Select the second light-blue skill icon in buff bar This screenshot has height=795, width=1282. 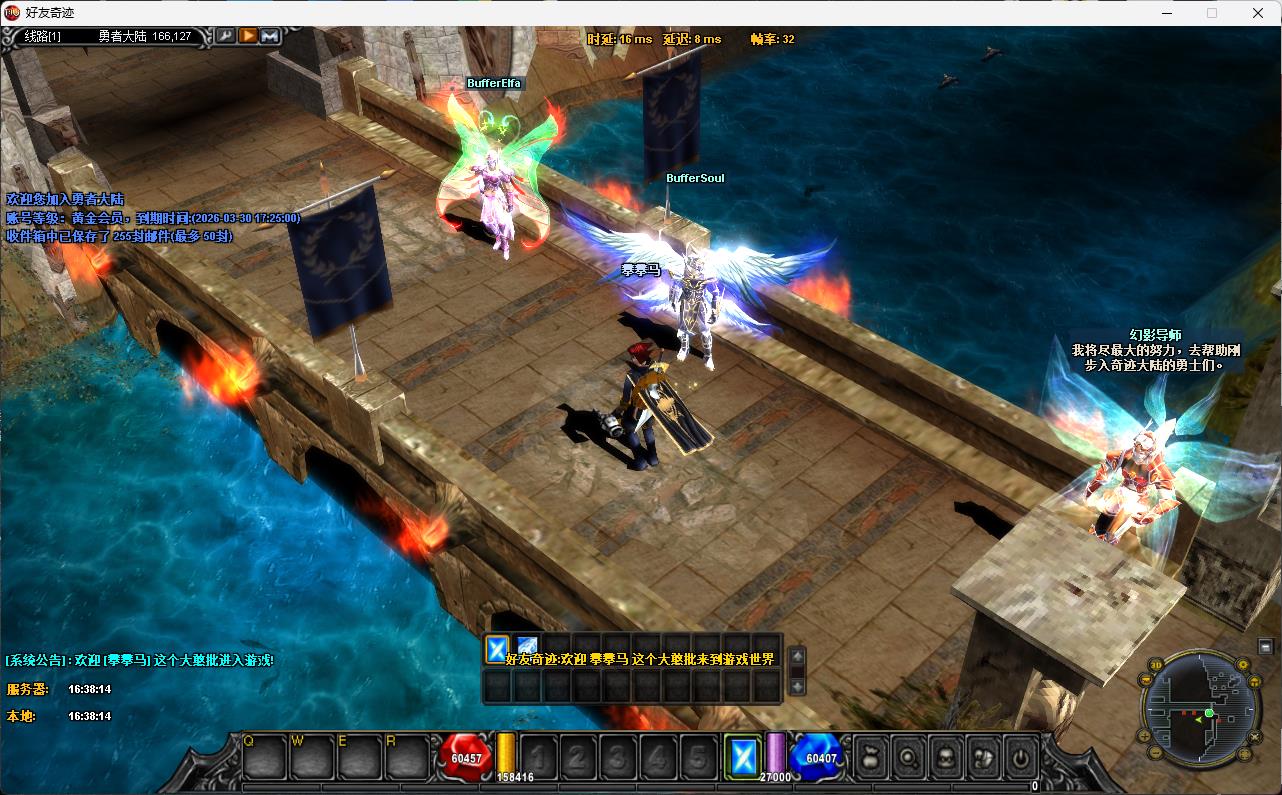pos(527,649)
